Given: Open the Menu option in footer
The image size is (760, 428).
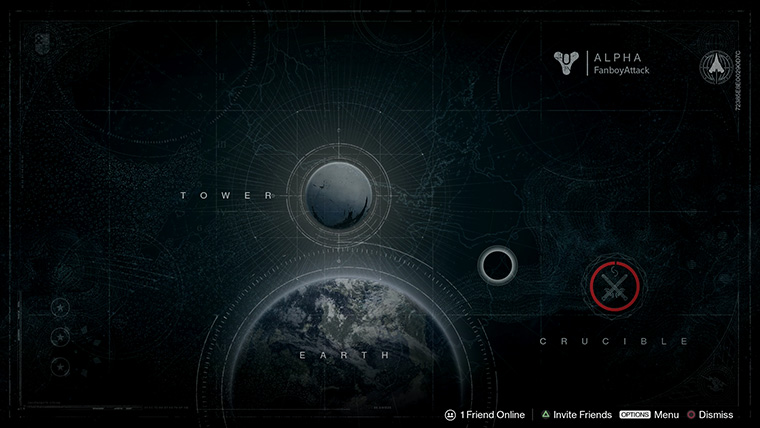Looking at the screenshot, I should point(649,414).
